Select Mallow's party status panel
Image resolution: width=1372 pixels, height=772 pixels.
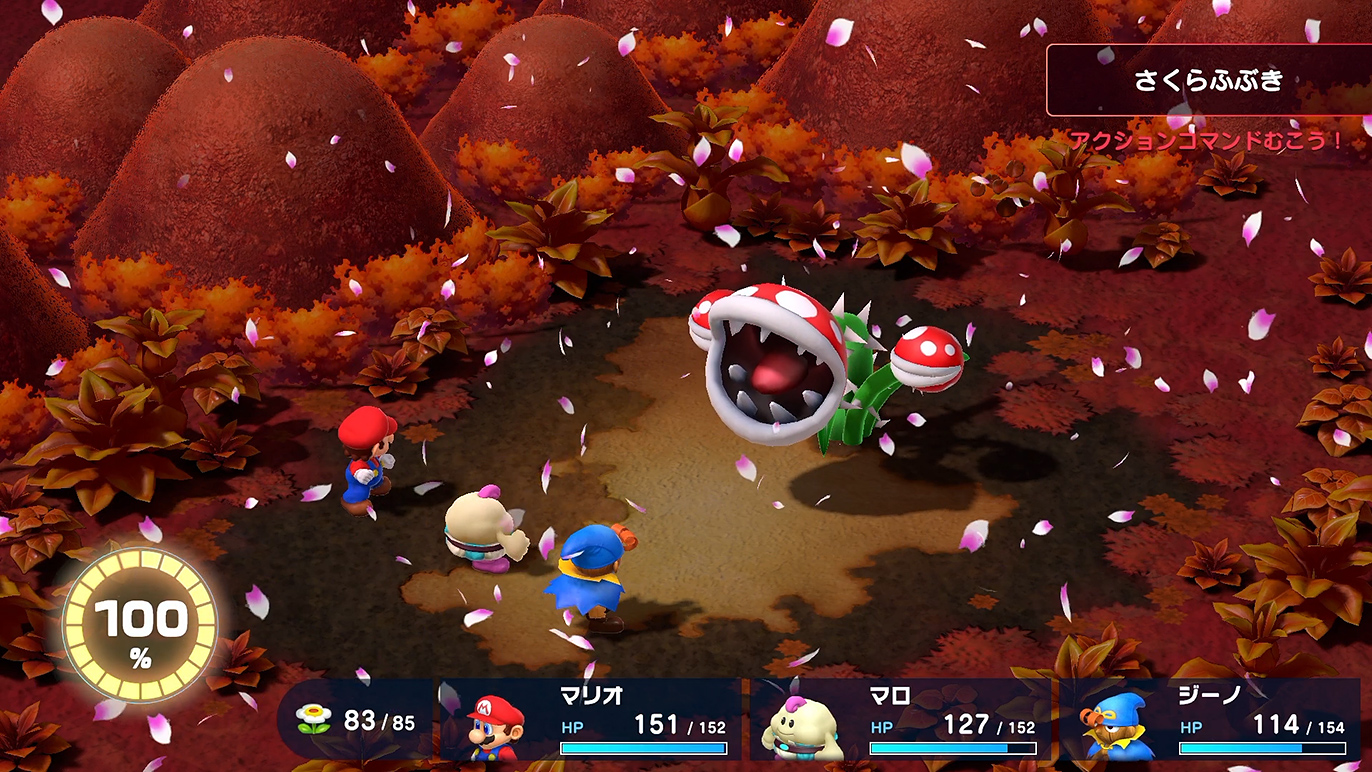(x=900, y=720)
